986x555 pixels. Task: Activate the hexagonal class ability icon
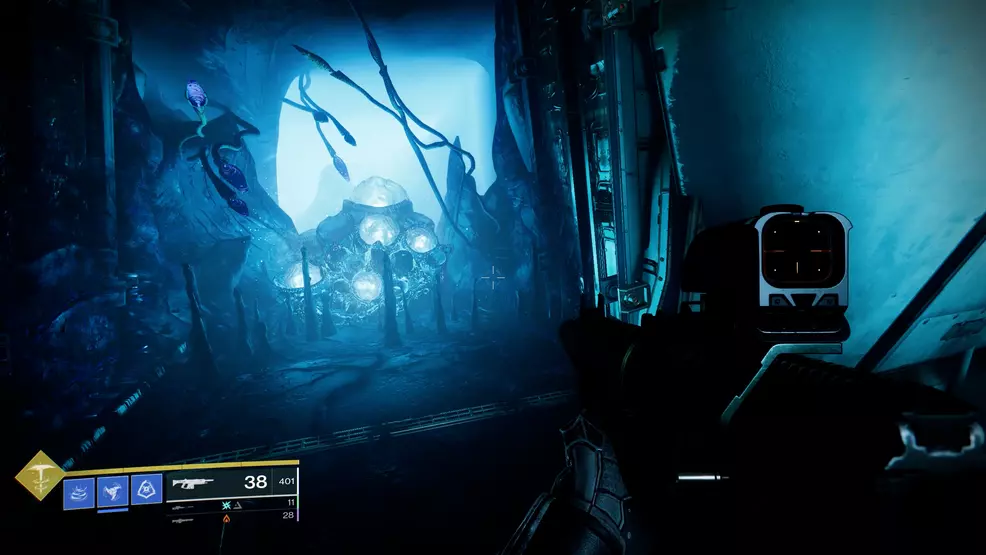click(146, 491)
